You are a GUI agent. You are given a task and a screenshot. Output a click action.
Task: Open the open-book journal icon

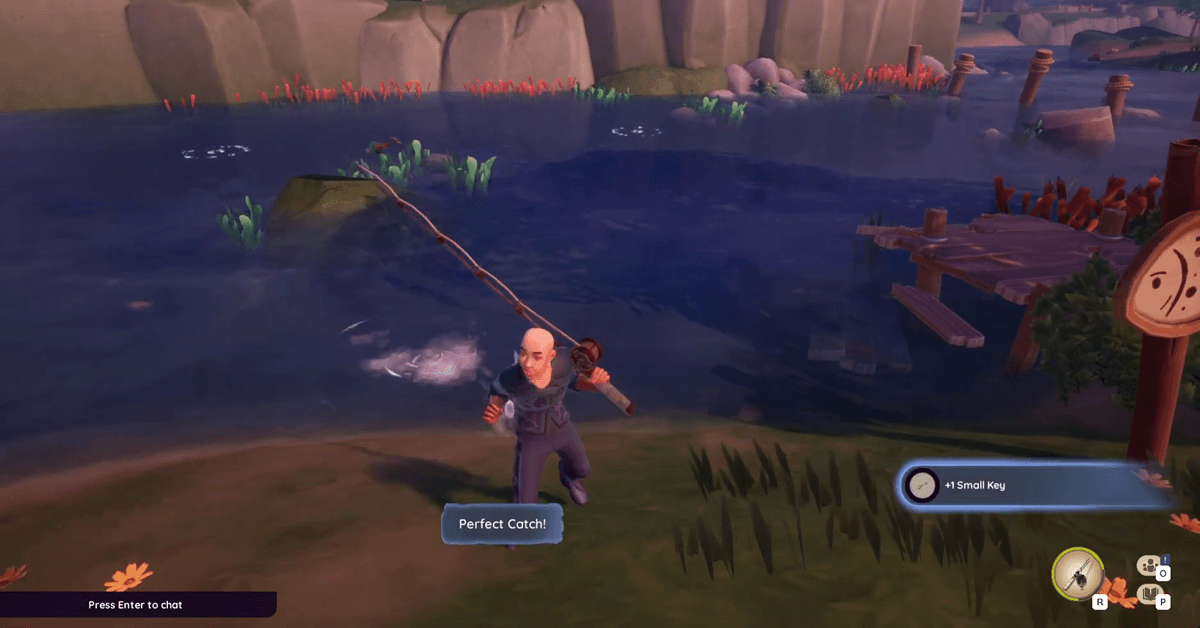[1150, 596]
